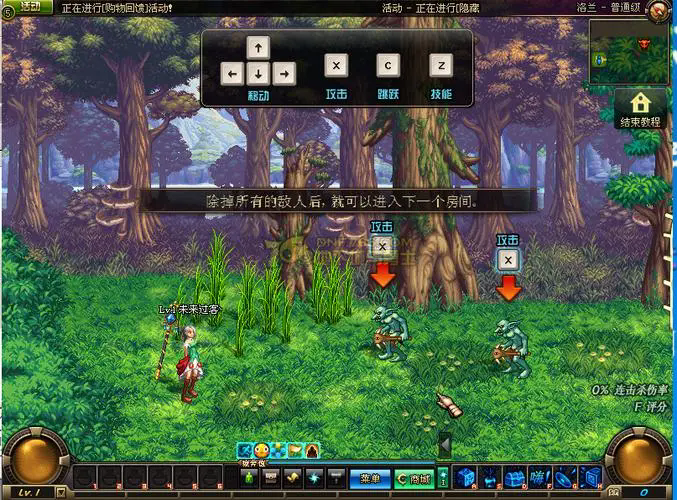Click the blue megaphone icon
677x500 pixels.
pos(540,477)
